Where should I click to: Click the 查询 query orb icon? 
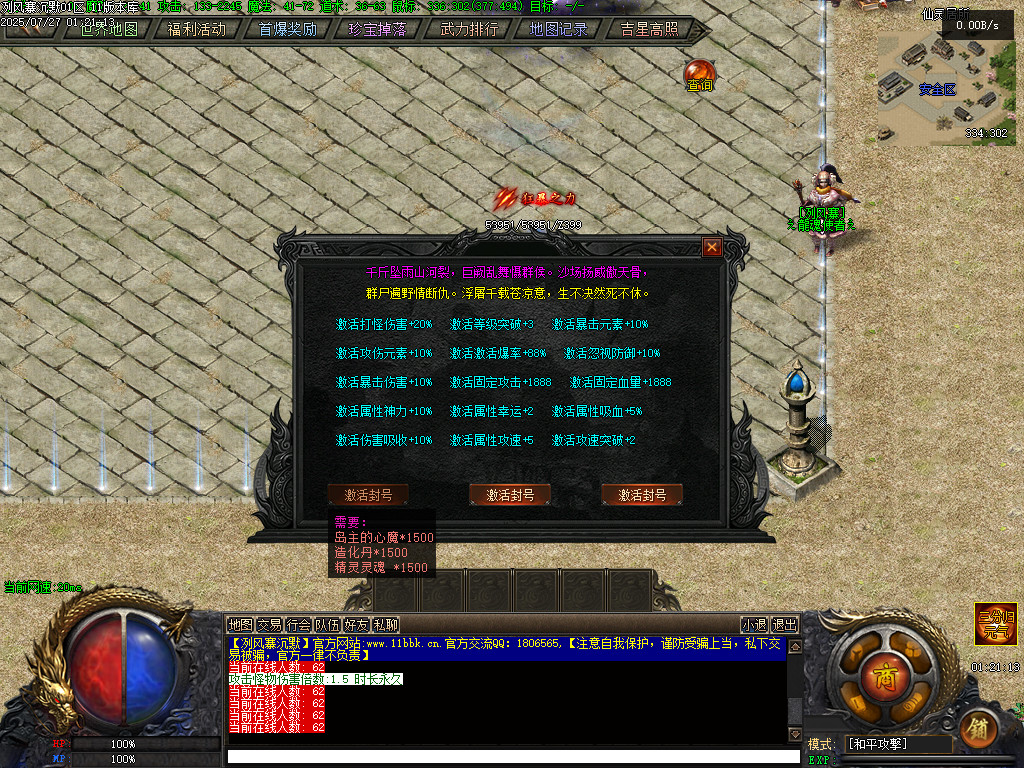point(699,75)
